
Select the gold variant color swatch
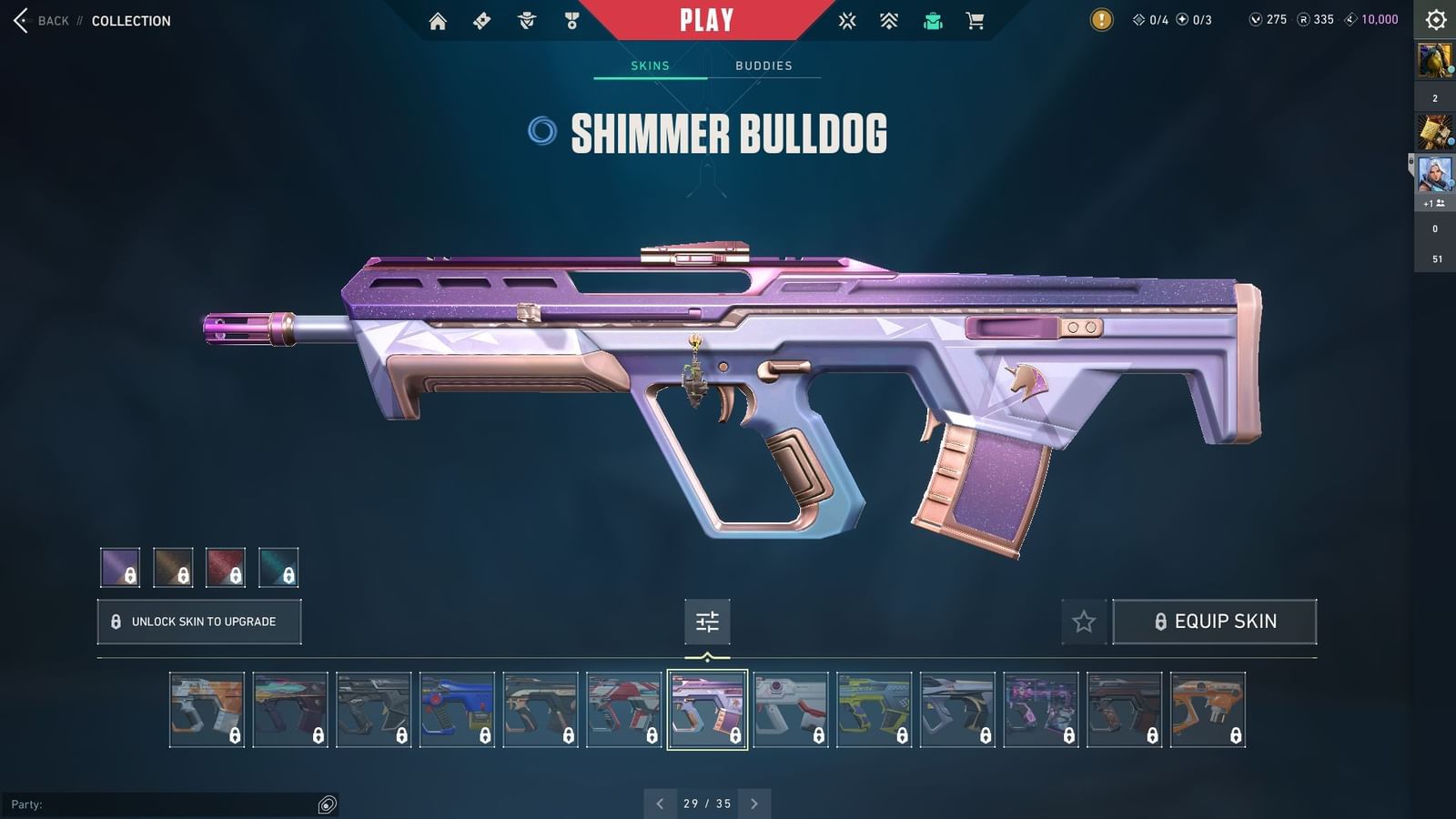173,568
